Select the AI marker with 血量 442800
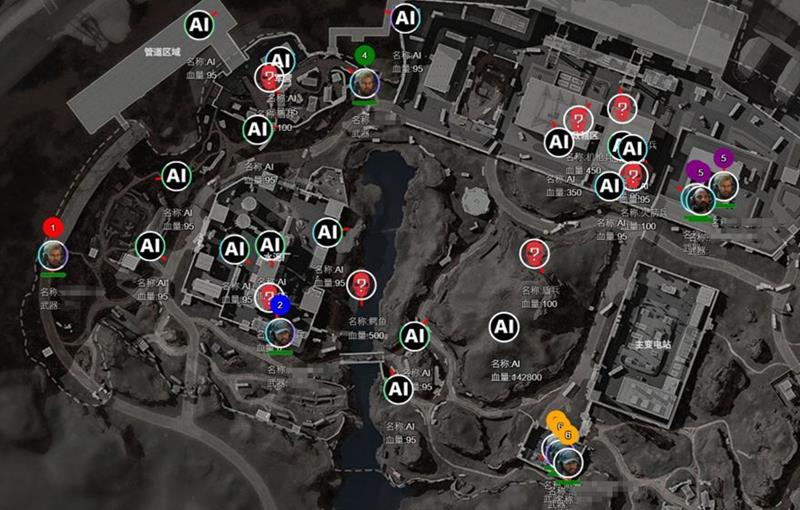The height and width of the screenshot is (510, 800). [503, 326]
